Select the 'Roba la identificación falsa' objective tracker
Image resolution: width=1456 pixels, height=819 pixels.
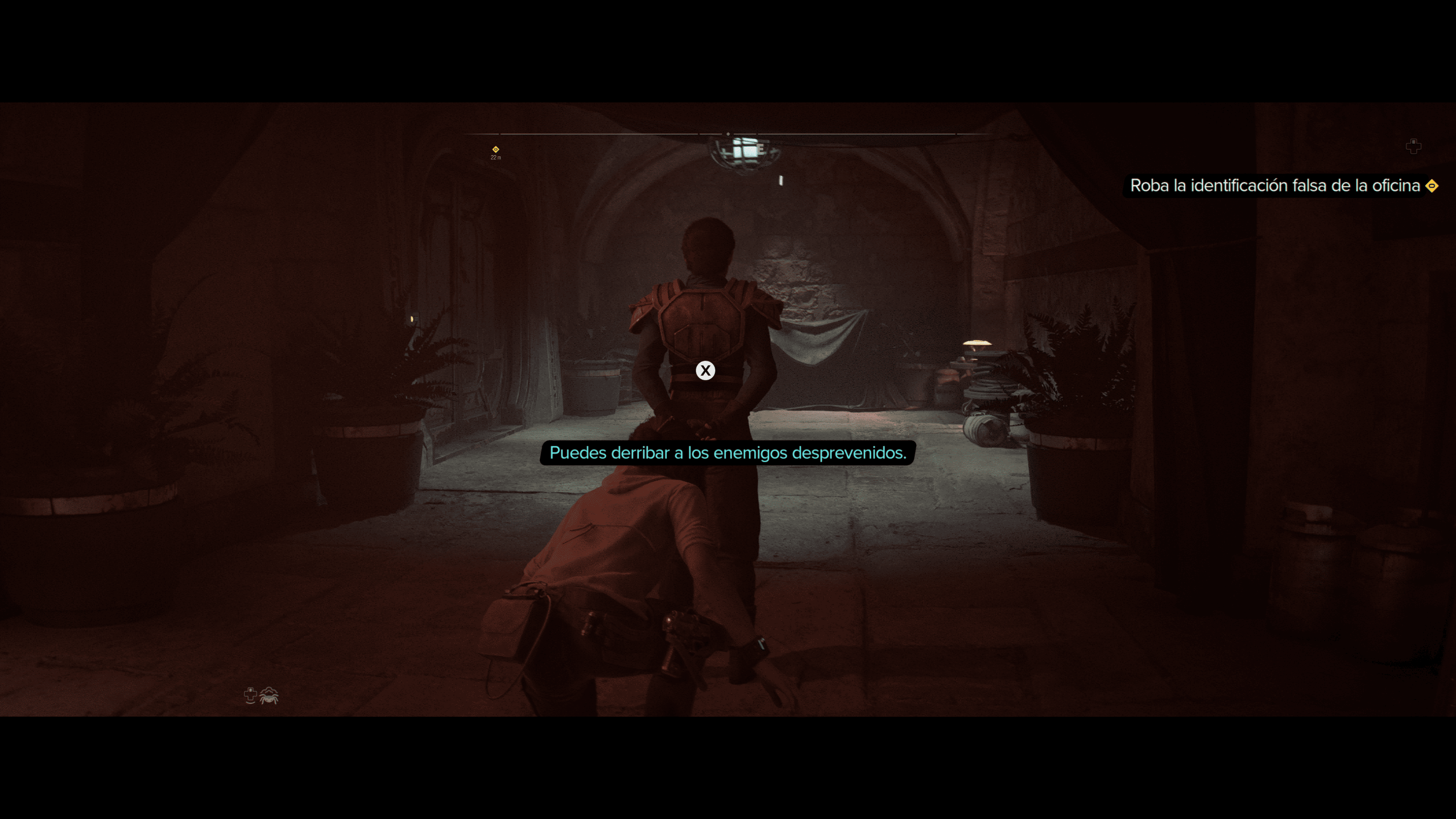(1274, 186)
